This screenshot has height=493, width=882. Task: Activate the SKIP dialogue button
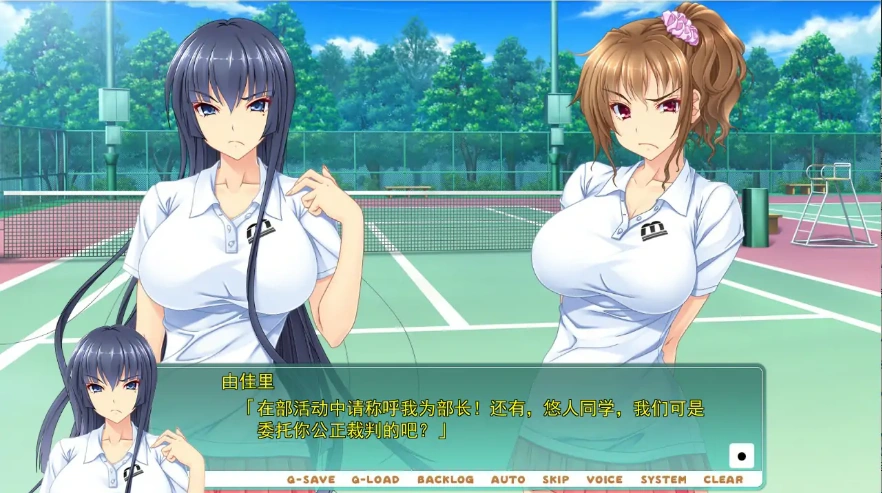click(x=556, y=480)
